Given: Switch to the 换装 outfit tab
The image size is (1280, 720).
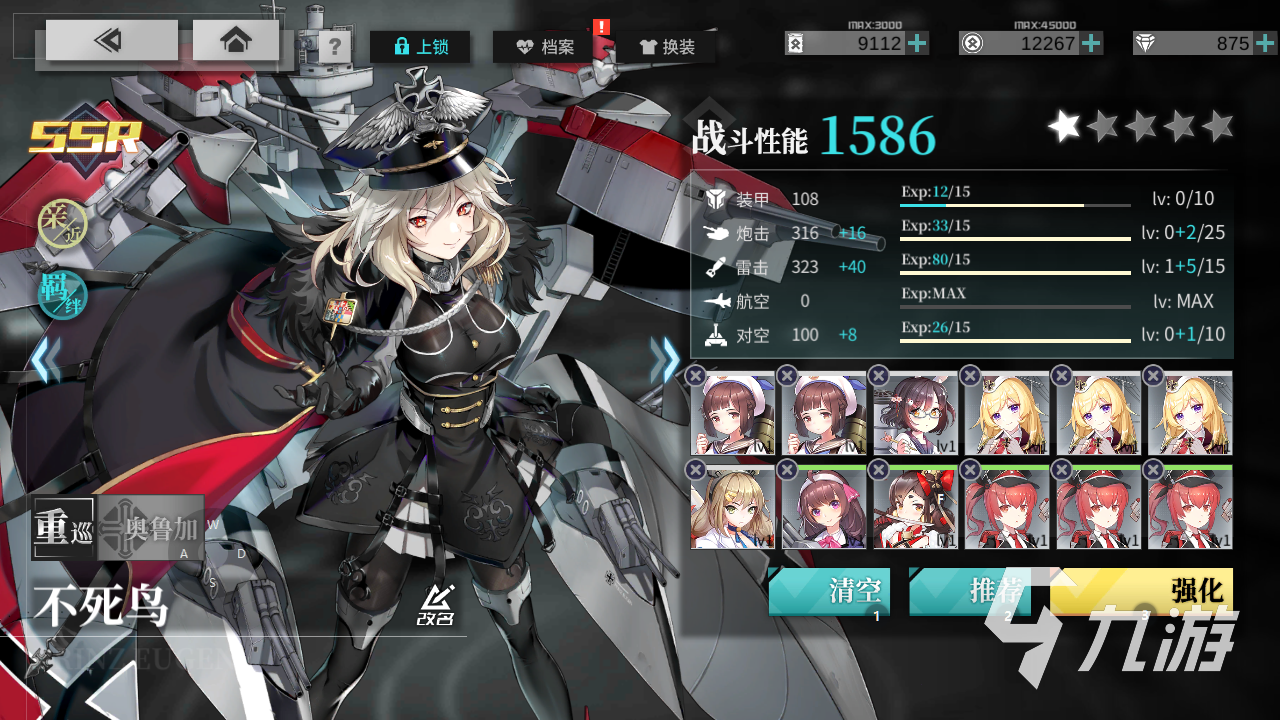Looking at the screenshot, I should pos(666,45).
